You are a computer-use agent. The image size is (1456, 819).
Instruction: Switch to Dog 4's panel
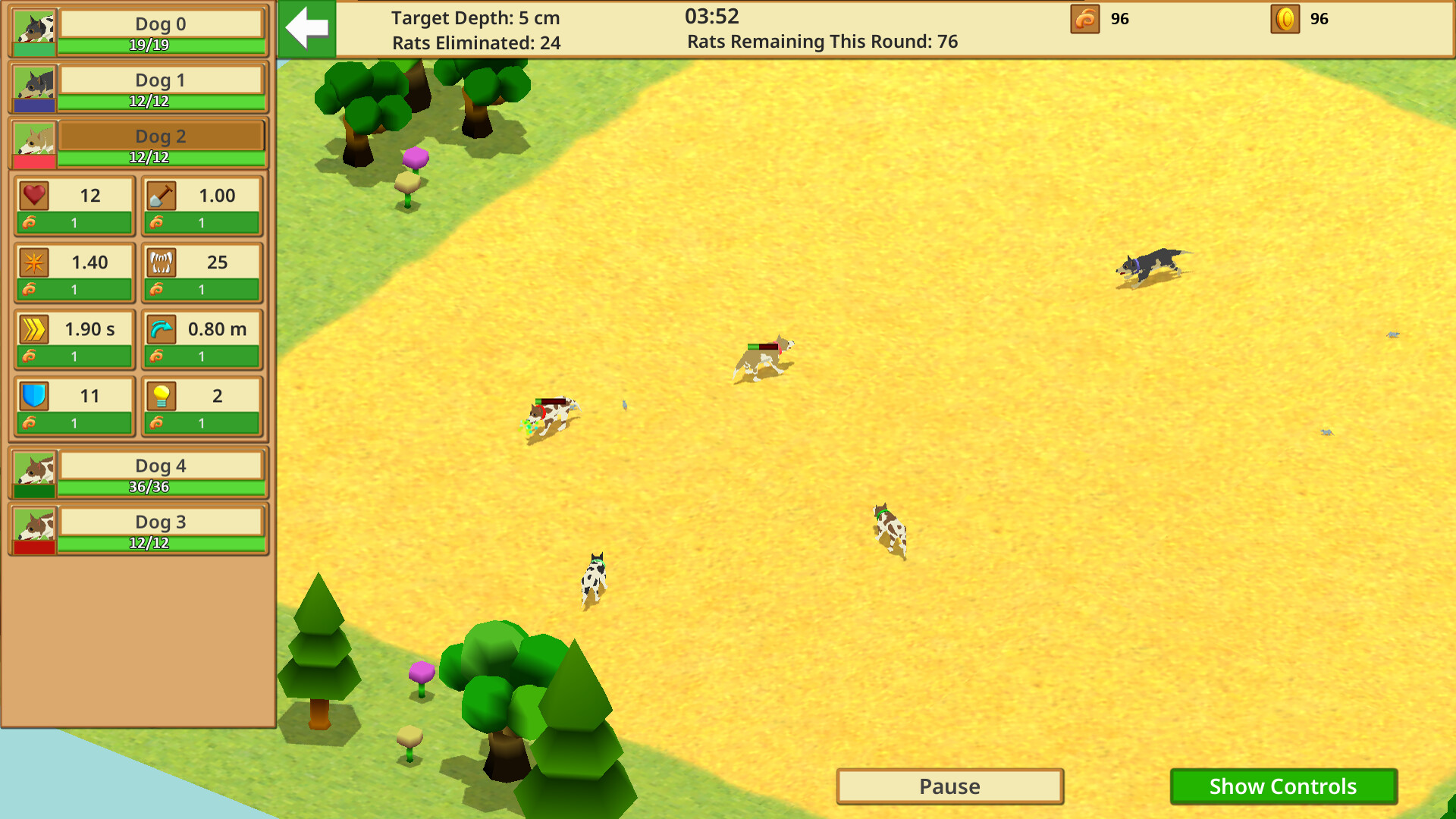pyautogui.click(x=159, y=466)
